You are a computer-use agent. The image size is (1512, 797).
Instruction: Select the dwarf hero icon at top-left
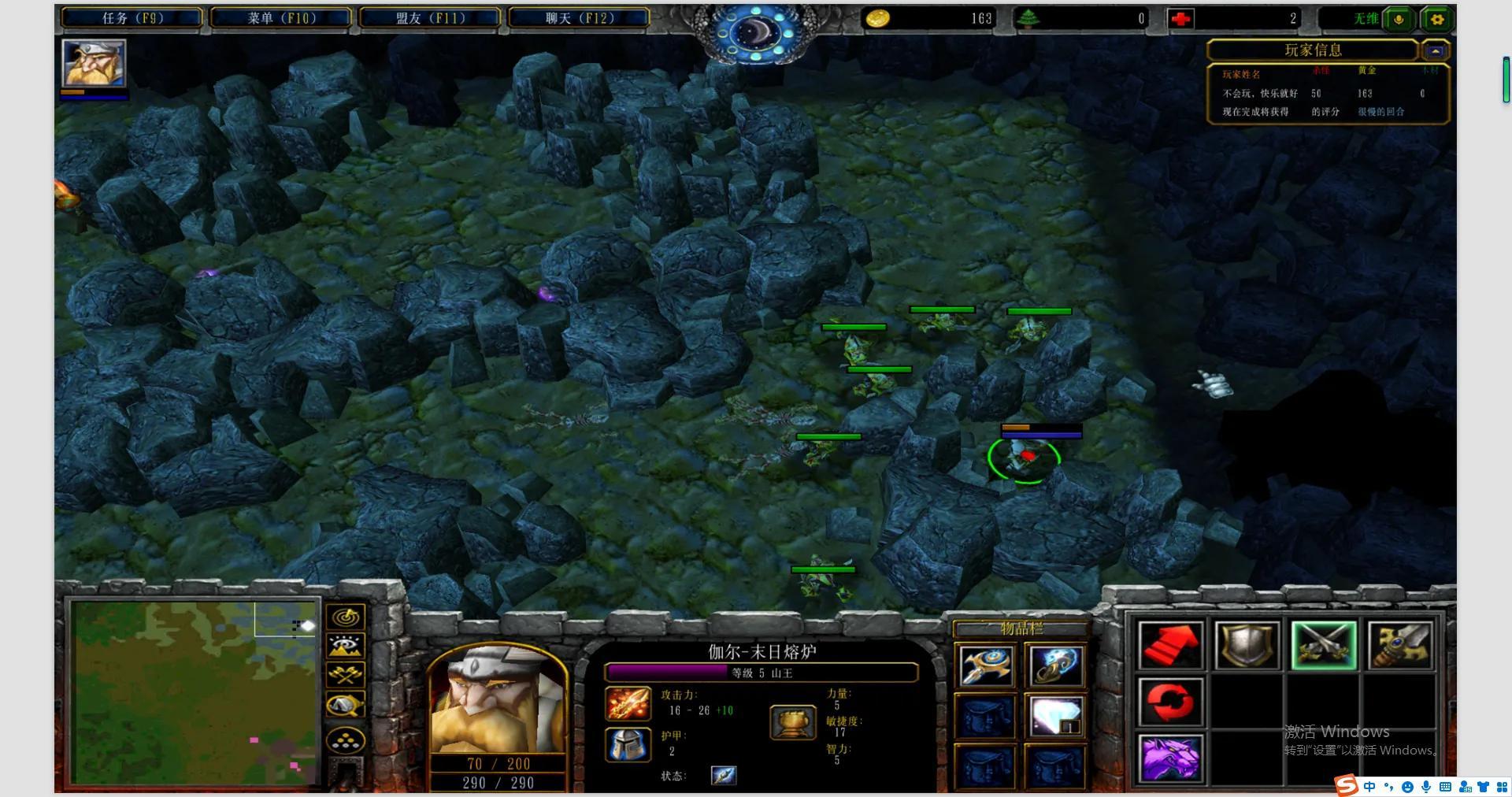tap(94, 63)
